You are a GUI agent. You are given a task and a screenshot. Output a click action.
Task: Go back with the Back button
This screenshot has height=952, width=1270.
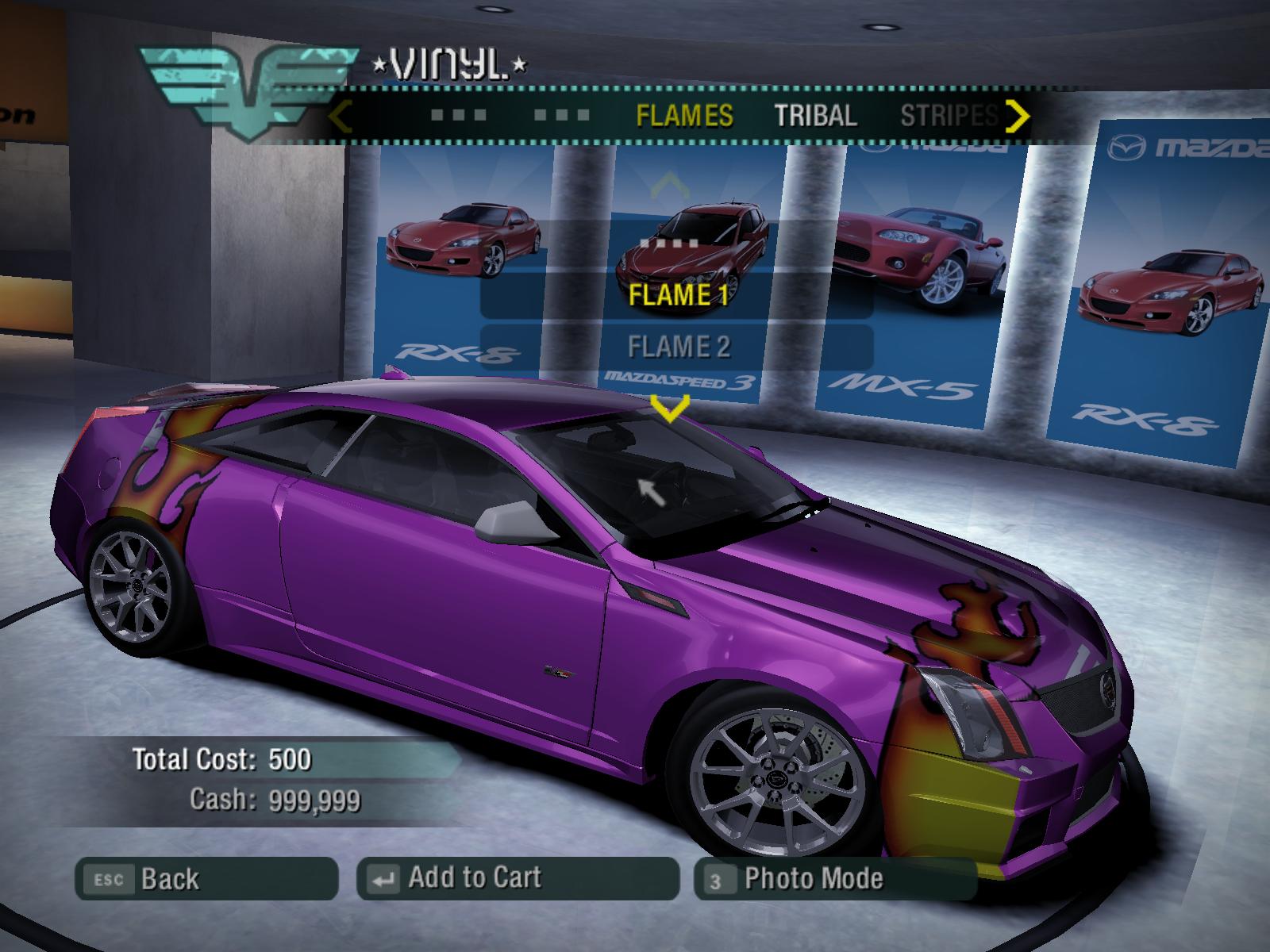(x=206, y=879)
